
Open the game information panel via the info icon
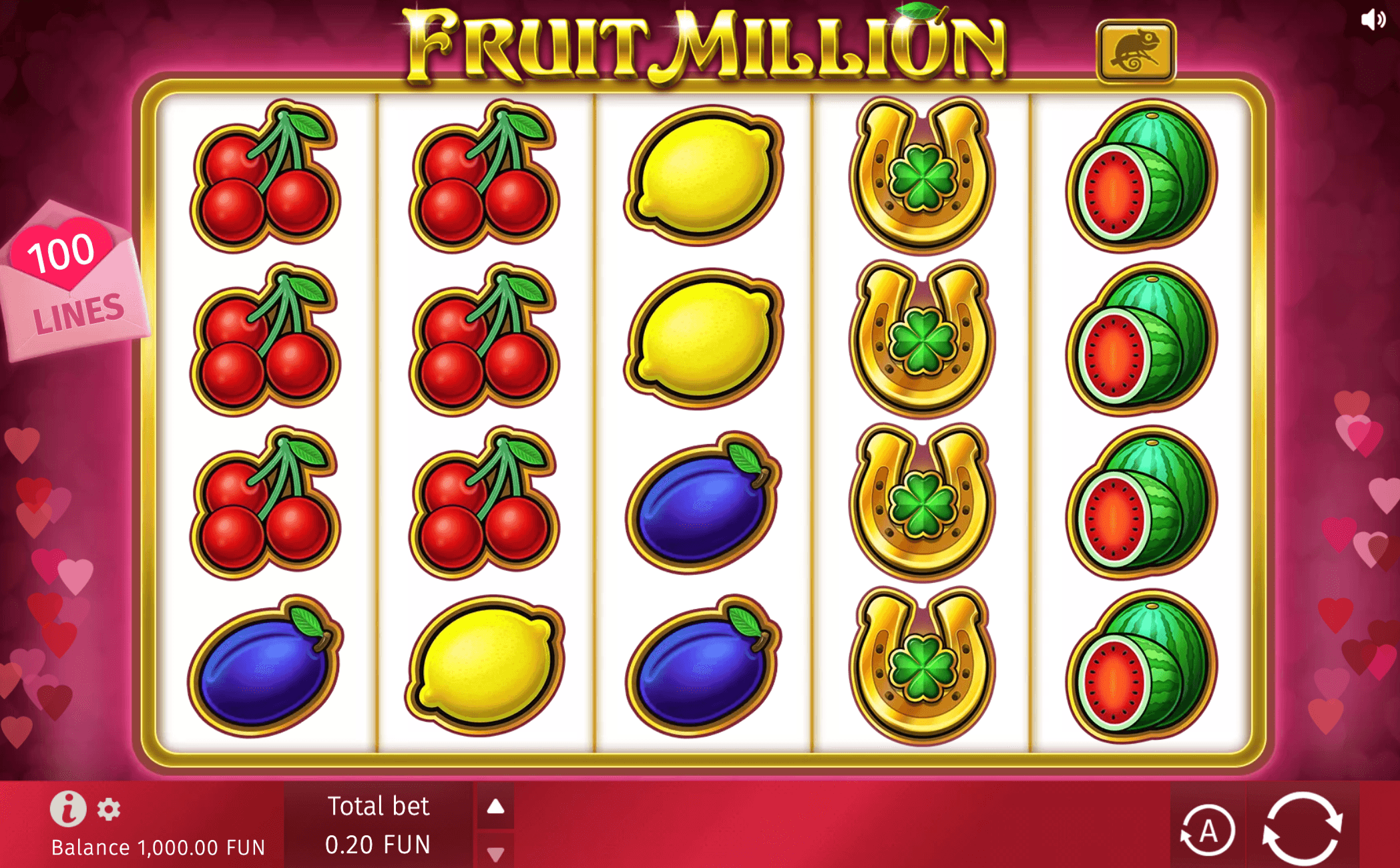[x=70, y=809]
